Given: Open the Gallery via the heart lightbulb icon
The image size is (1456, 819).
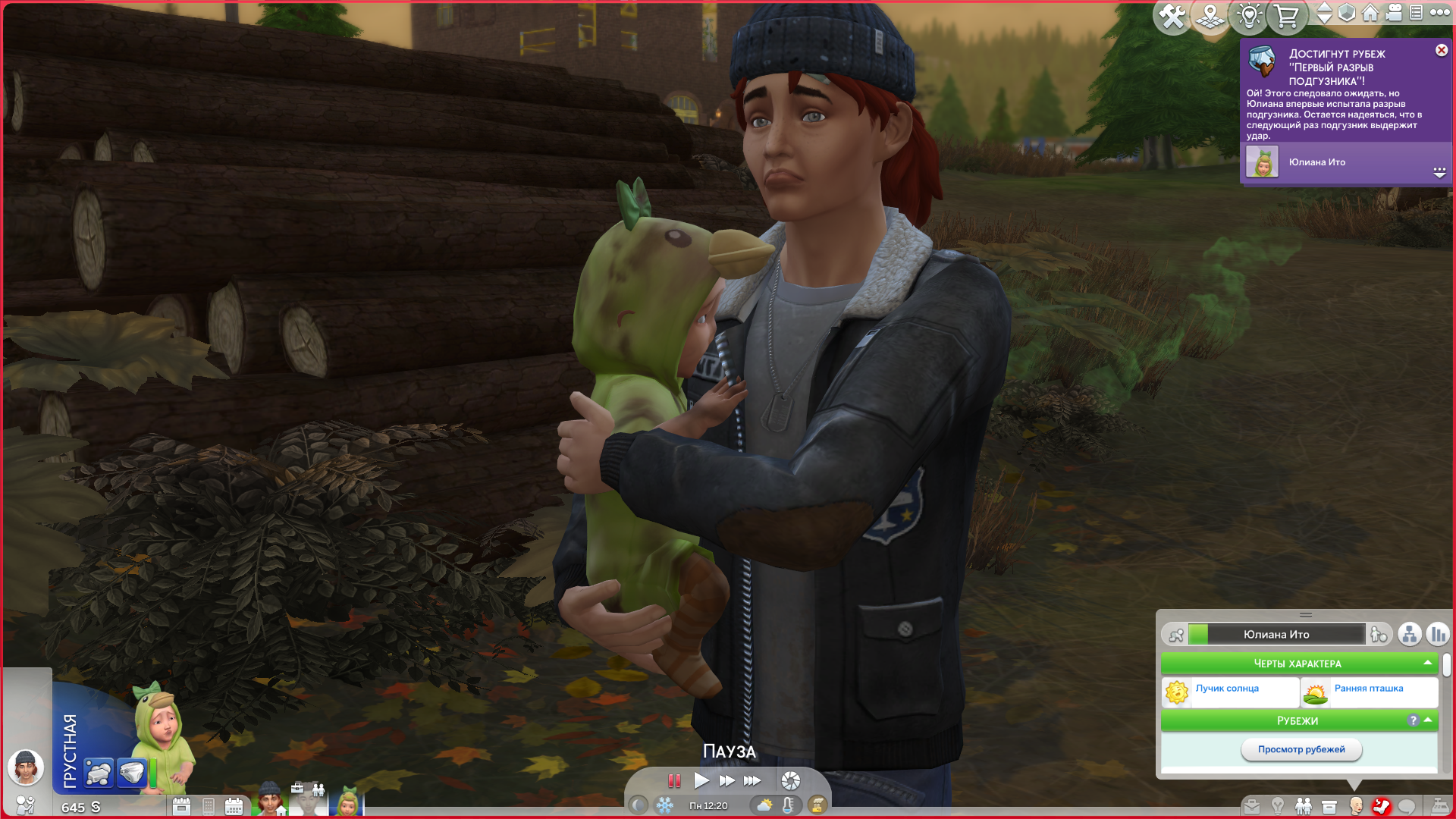Looking at the screenshot, I should [x=1248, y=16].
